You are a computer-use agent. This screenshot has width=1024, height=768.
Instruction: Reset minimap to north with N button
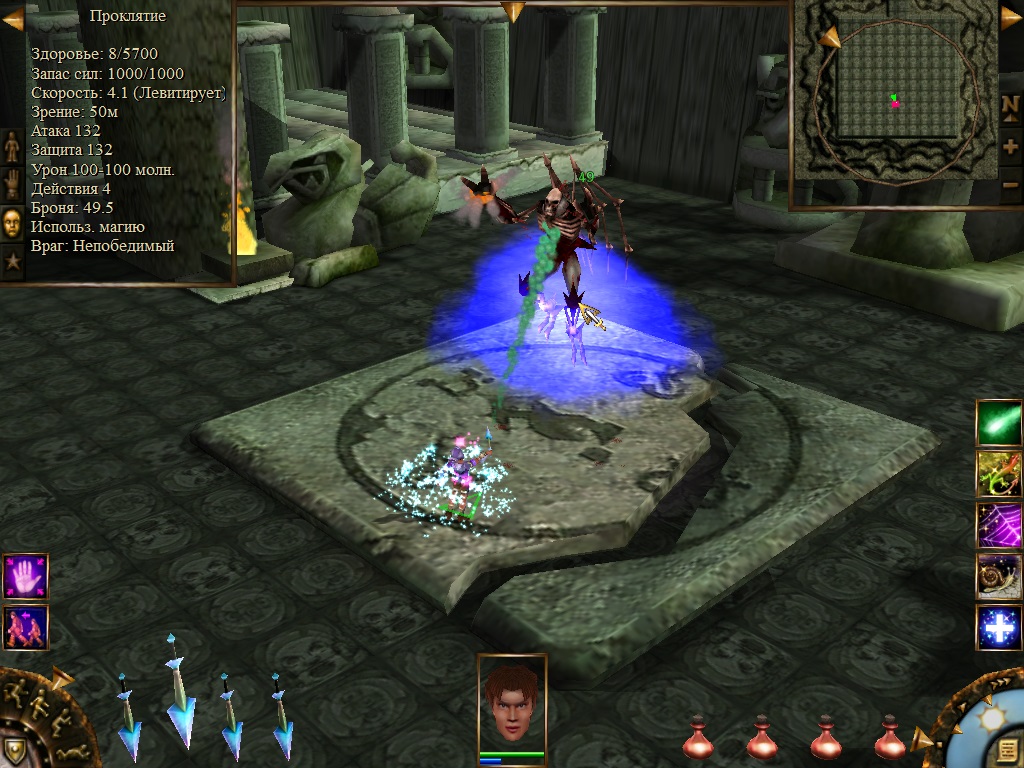coord(1010,105)
